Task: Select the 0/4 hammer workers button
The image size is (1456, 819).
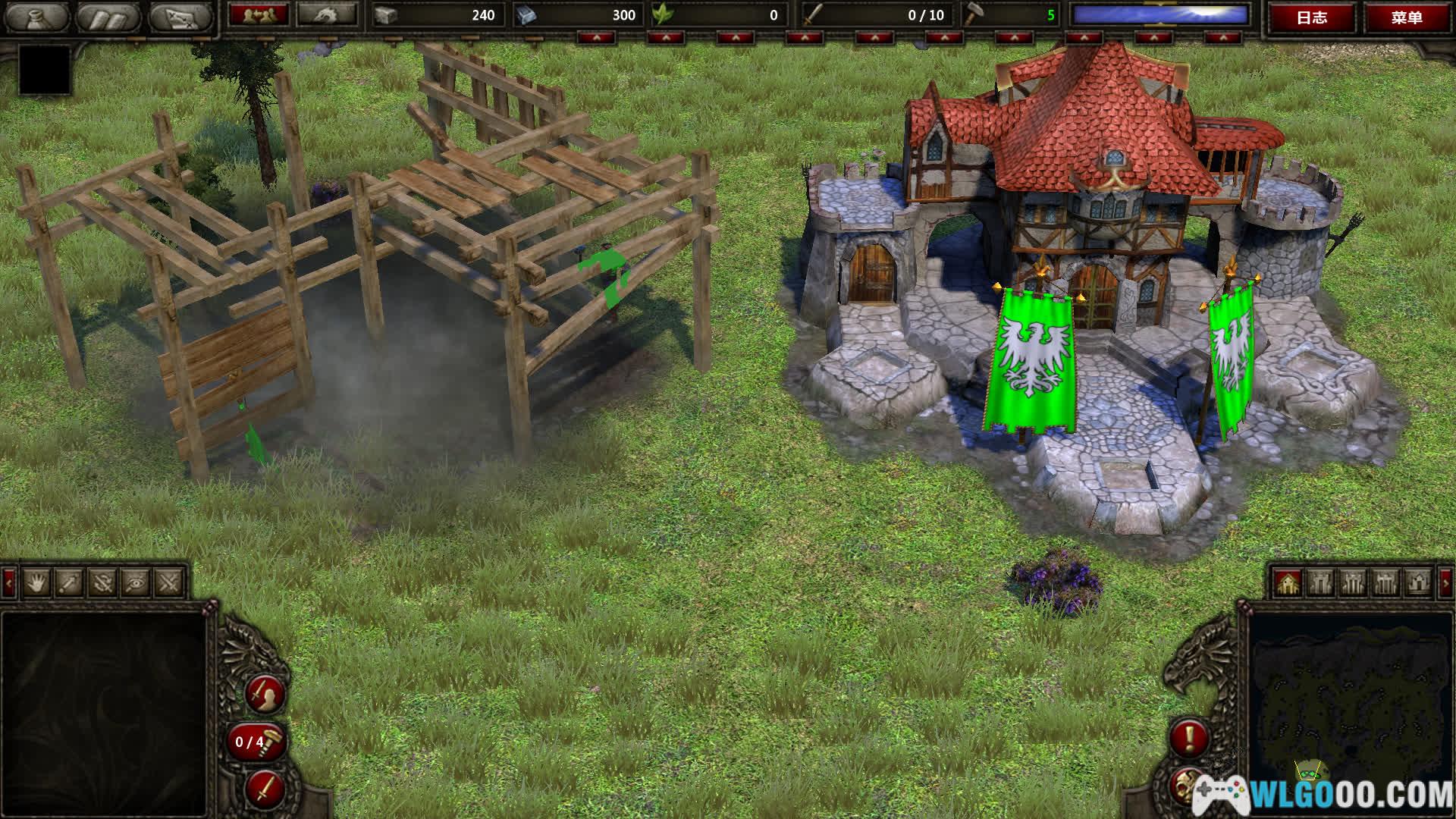Action: pyautogui.click(x=256, y=741)
